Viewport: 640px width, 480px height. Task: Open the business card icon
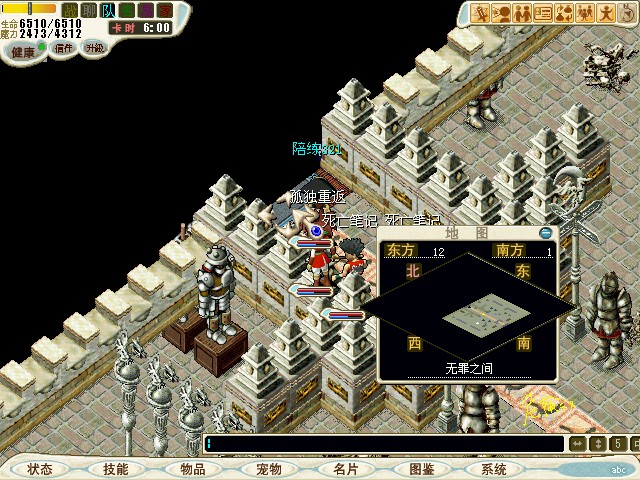pyautogui.click(x=543, y=13)
